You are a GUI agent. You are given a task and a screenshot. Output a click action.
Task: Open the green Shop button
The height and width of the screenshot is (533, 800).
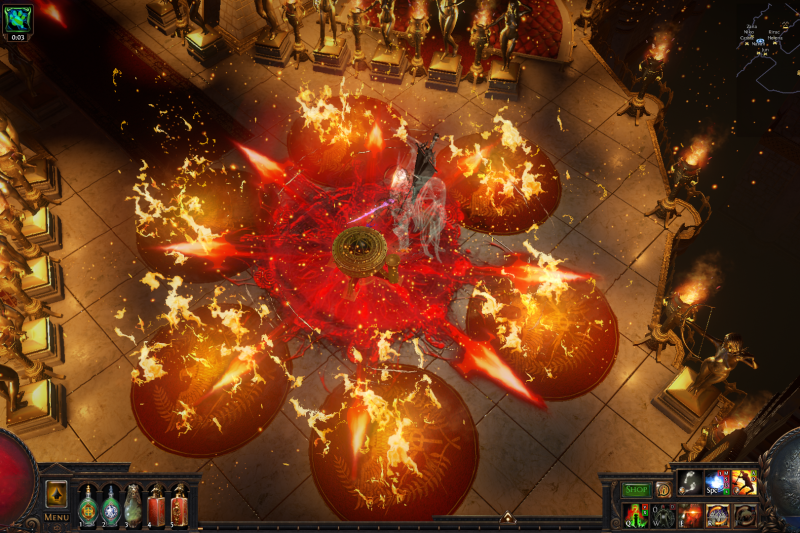point(636,489)
